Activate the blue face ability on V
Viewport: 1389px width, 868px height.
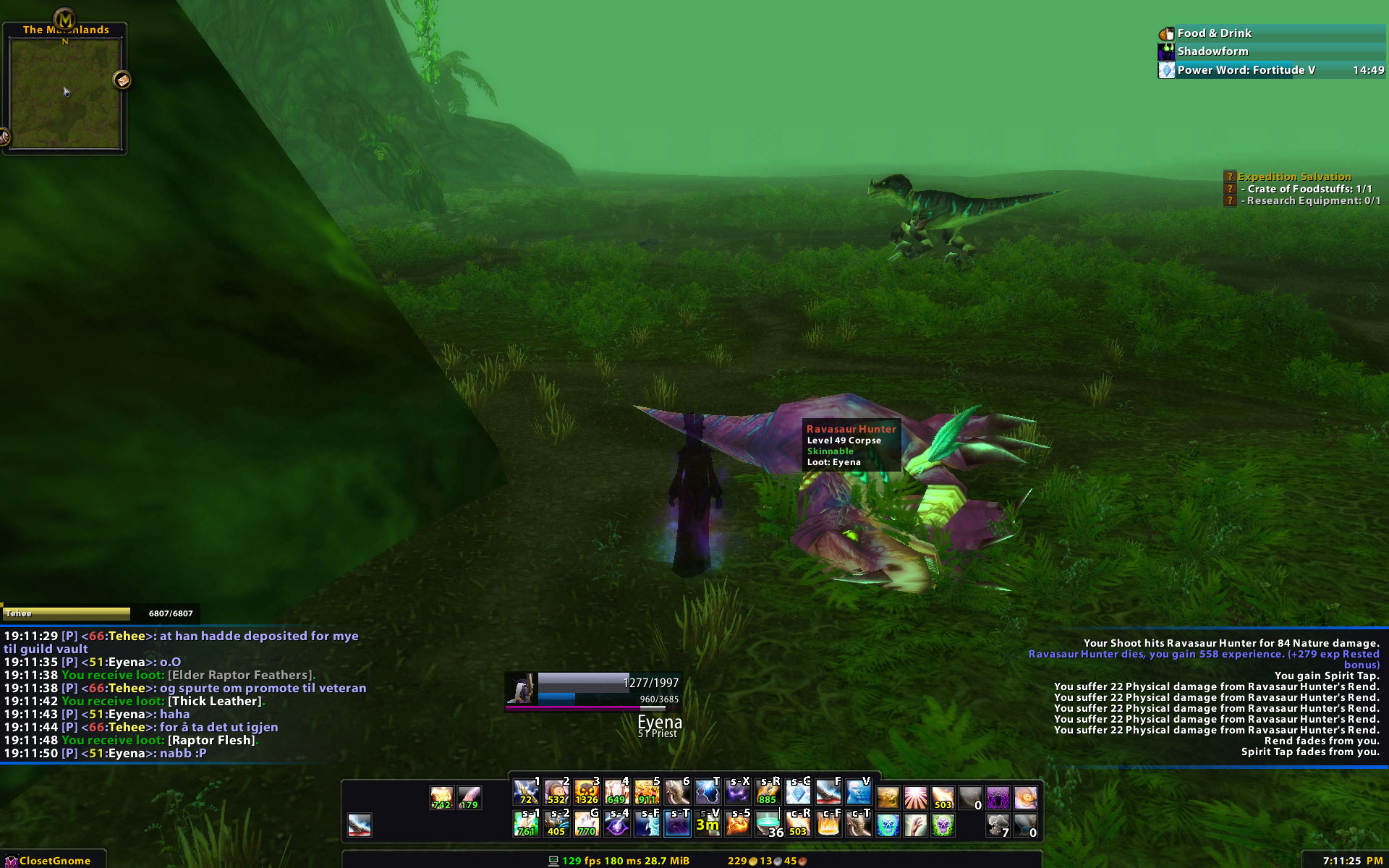pos(859,793)
